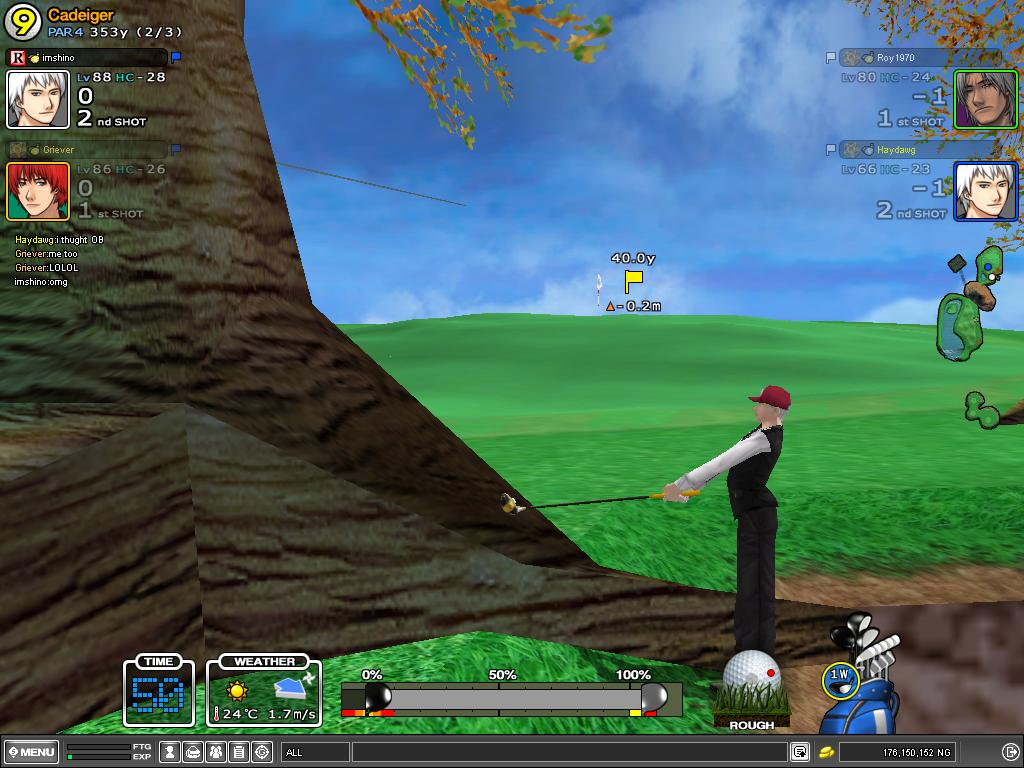This screenshot has width=1024, height=768.
Task: Open the notepad list icon
Action: tap(239, 752)
